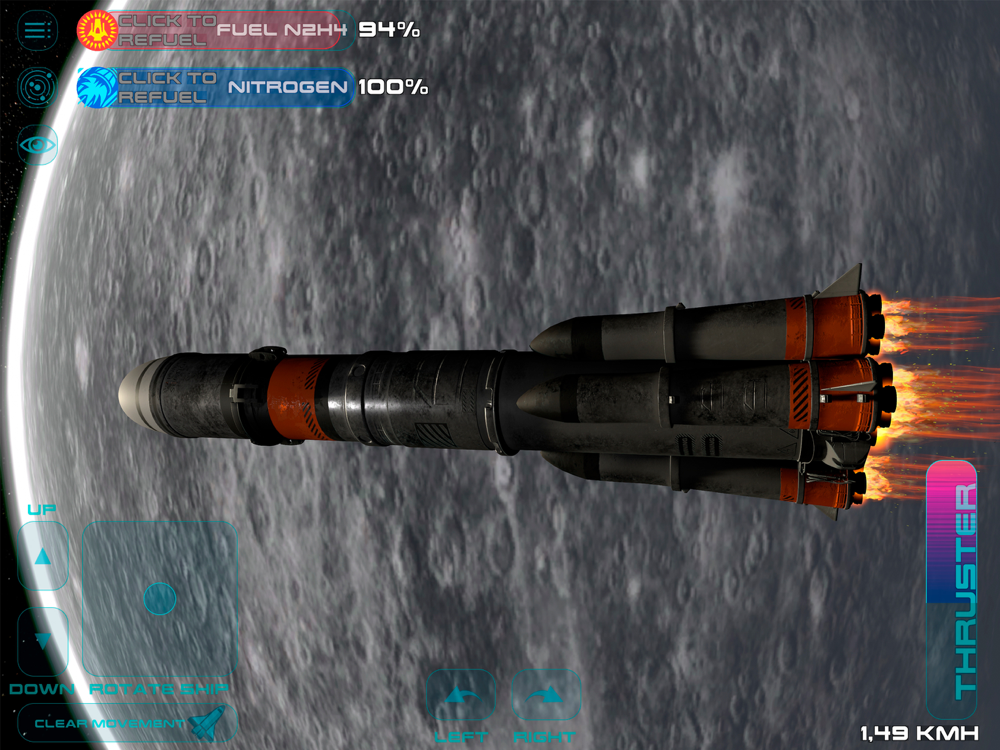The image size is (1000, 750).
Task: Tap the DOWN arrow button
Action: pyautogui.click(x=43, y=640)
